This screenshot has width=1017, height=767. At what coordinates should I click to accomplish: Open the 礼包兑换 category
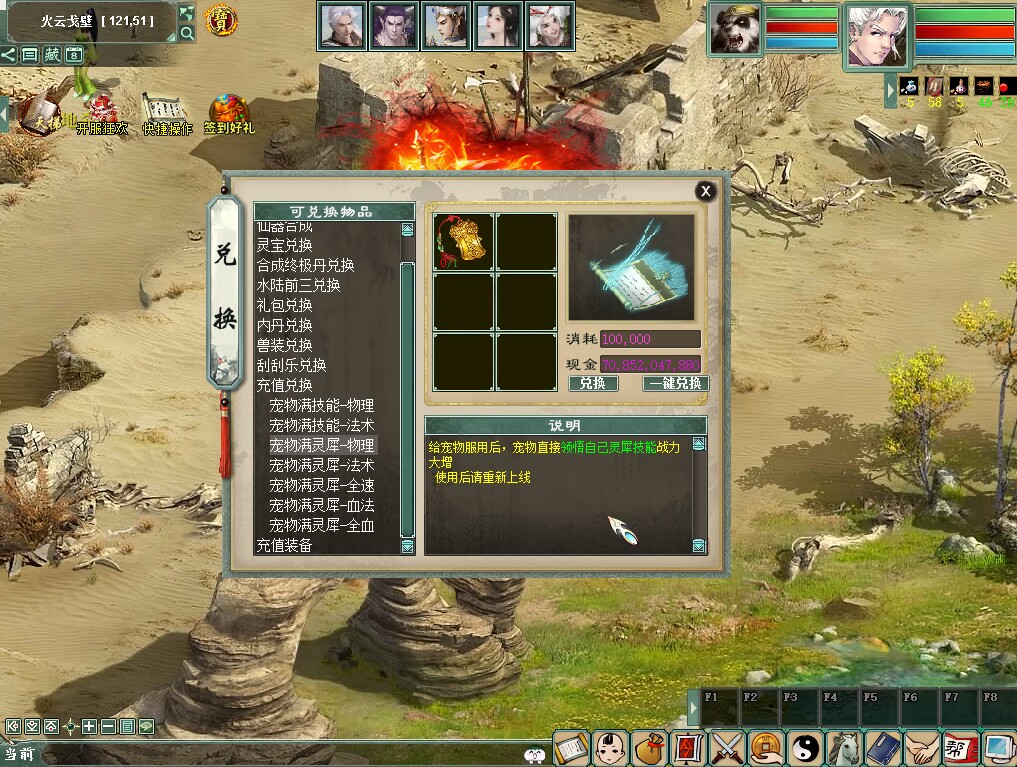click(285, 305)
